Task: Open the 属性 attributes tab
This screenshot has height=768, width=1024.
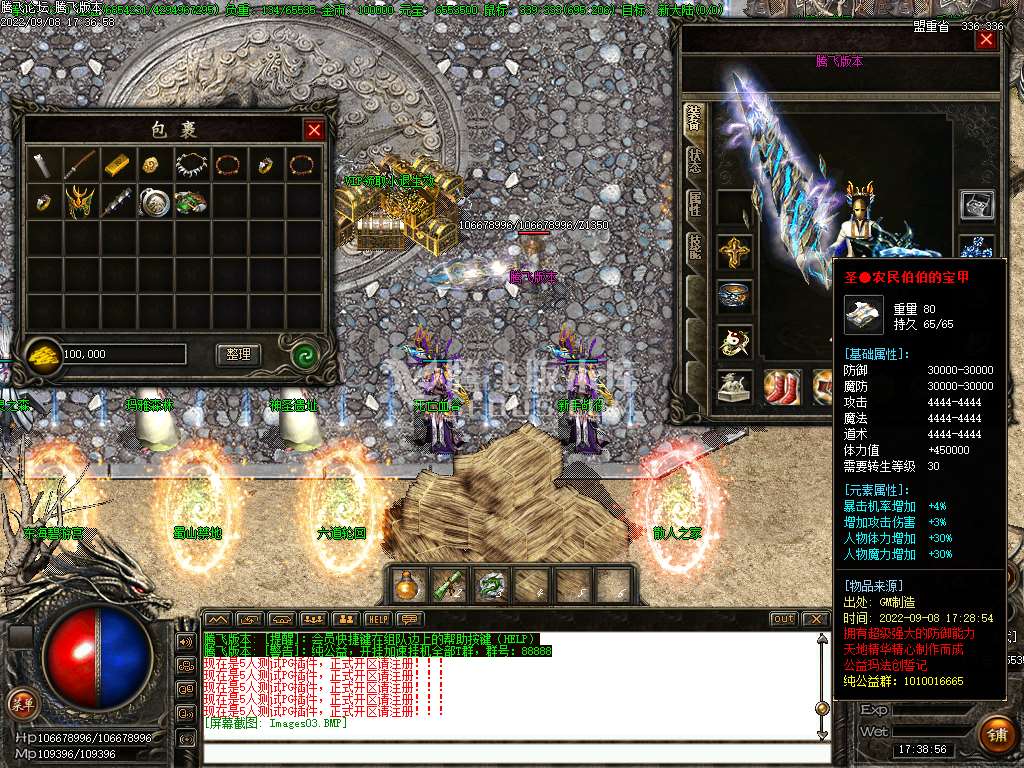Action: [x=694, y=205]
